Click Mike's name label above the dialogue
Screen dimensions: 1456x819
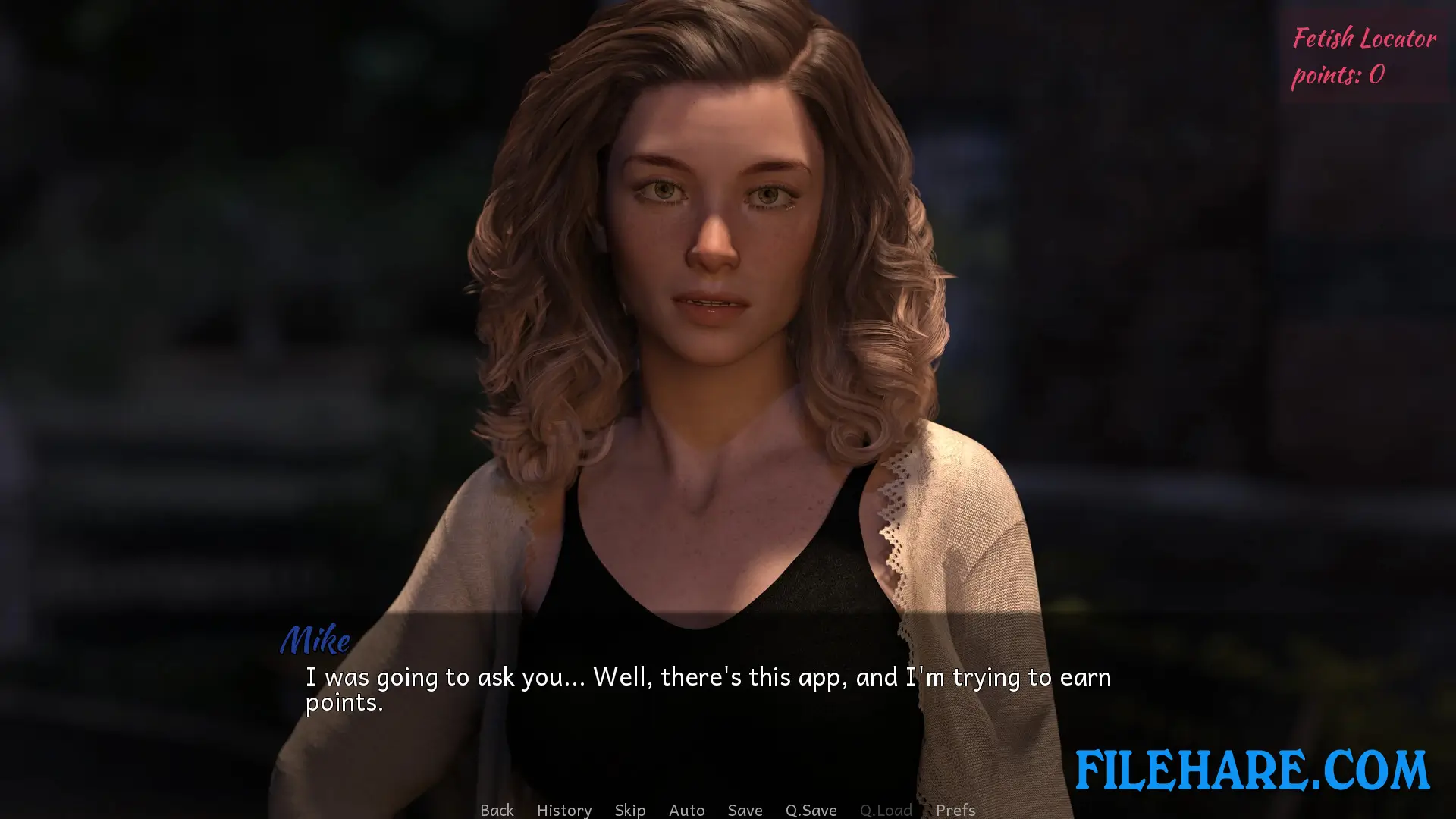(x=316, y=641)
